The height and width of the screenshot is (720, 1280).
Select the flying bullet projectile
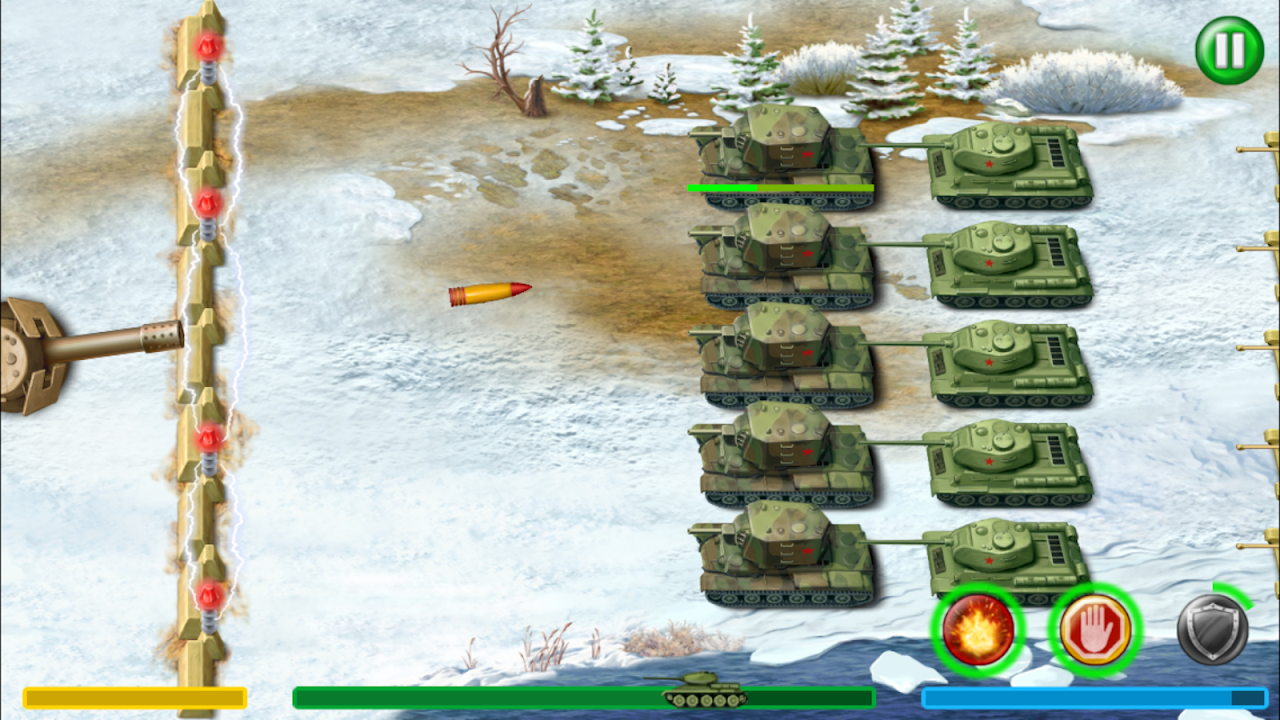(490, 291)
